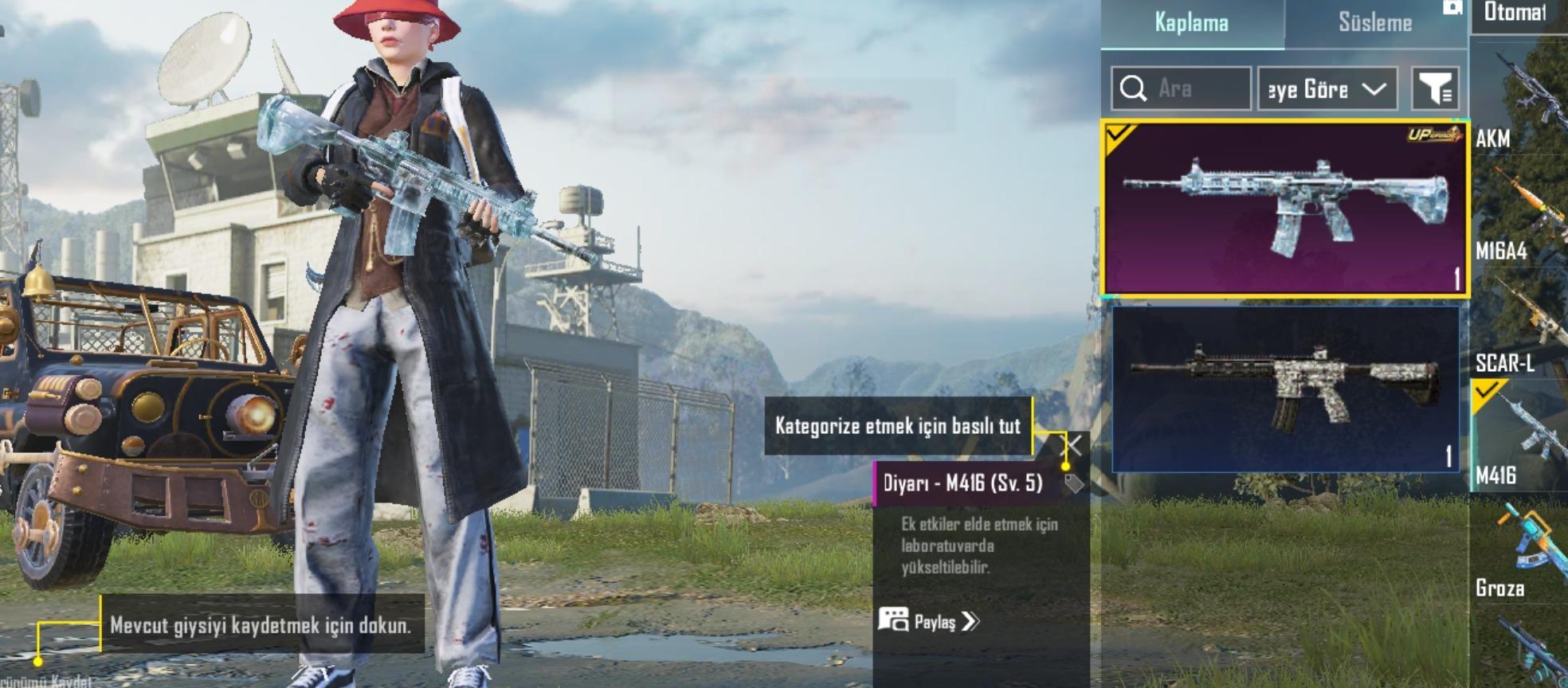Open the Groza weapon category
1568x688 pixels.
(x=1519, y=549)
